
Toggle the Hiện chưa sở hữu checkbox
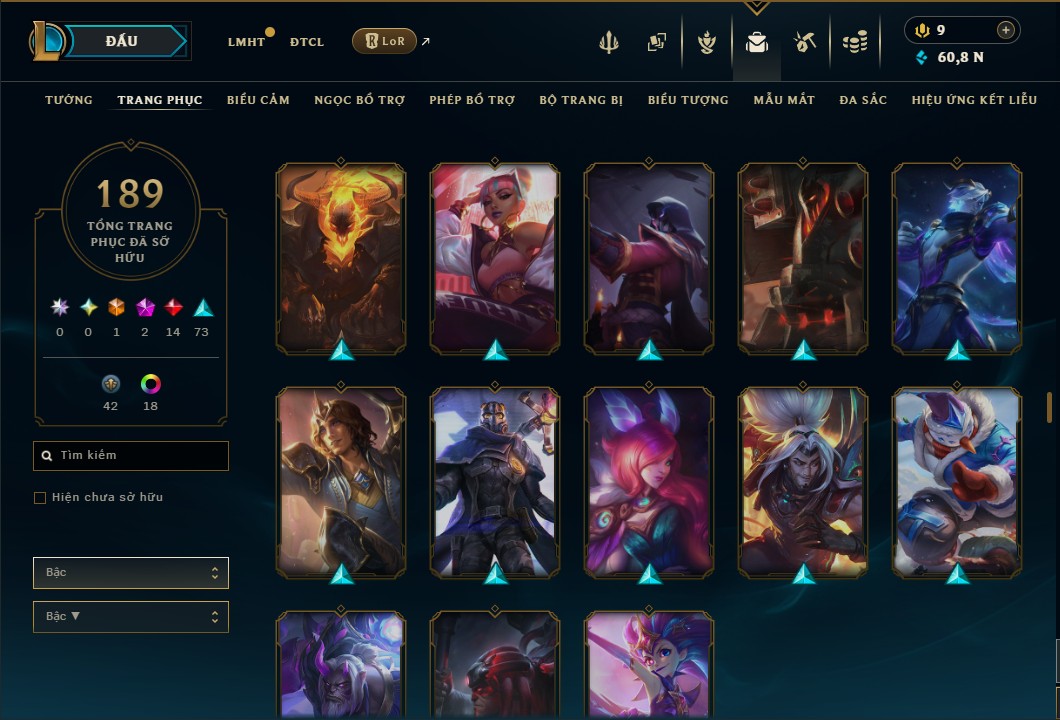pos(40,498)
